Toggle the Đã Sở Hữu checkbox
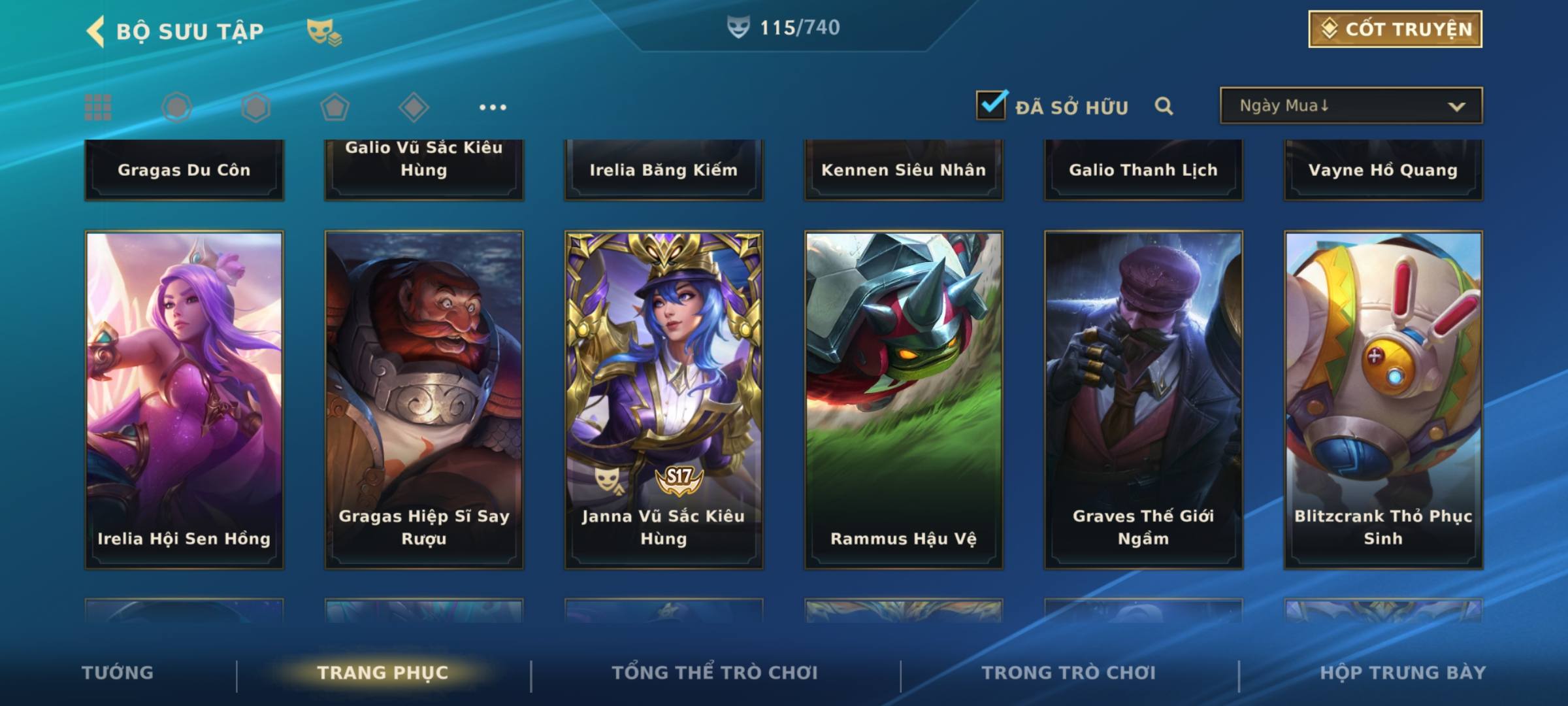The image size is (1568, 706). coord(991,105)
